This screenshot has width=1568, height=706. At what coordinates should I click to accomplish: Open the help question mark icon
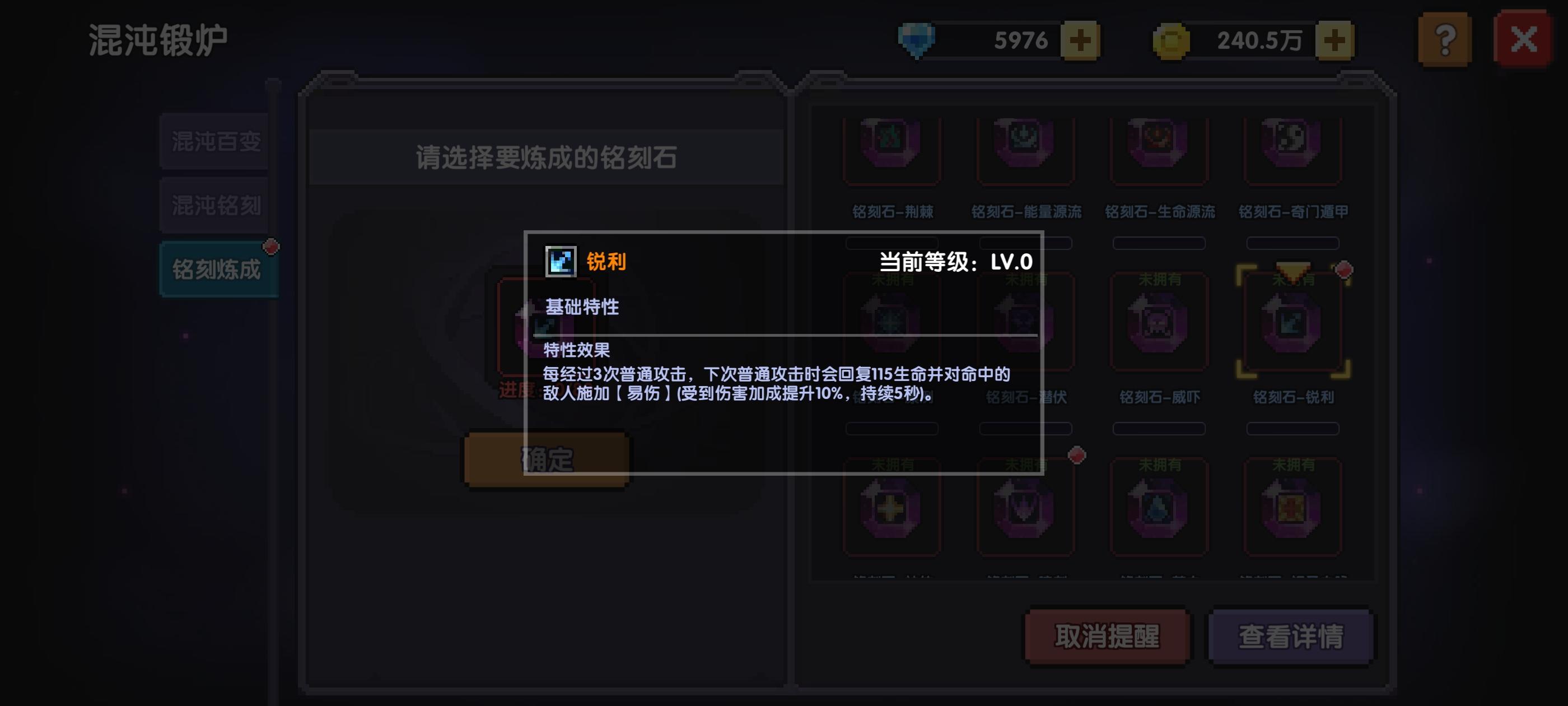(x=1444, y=40)
